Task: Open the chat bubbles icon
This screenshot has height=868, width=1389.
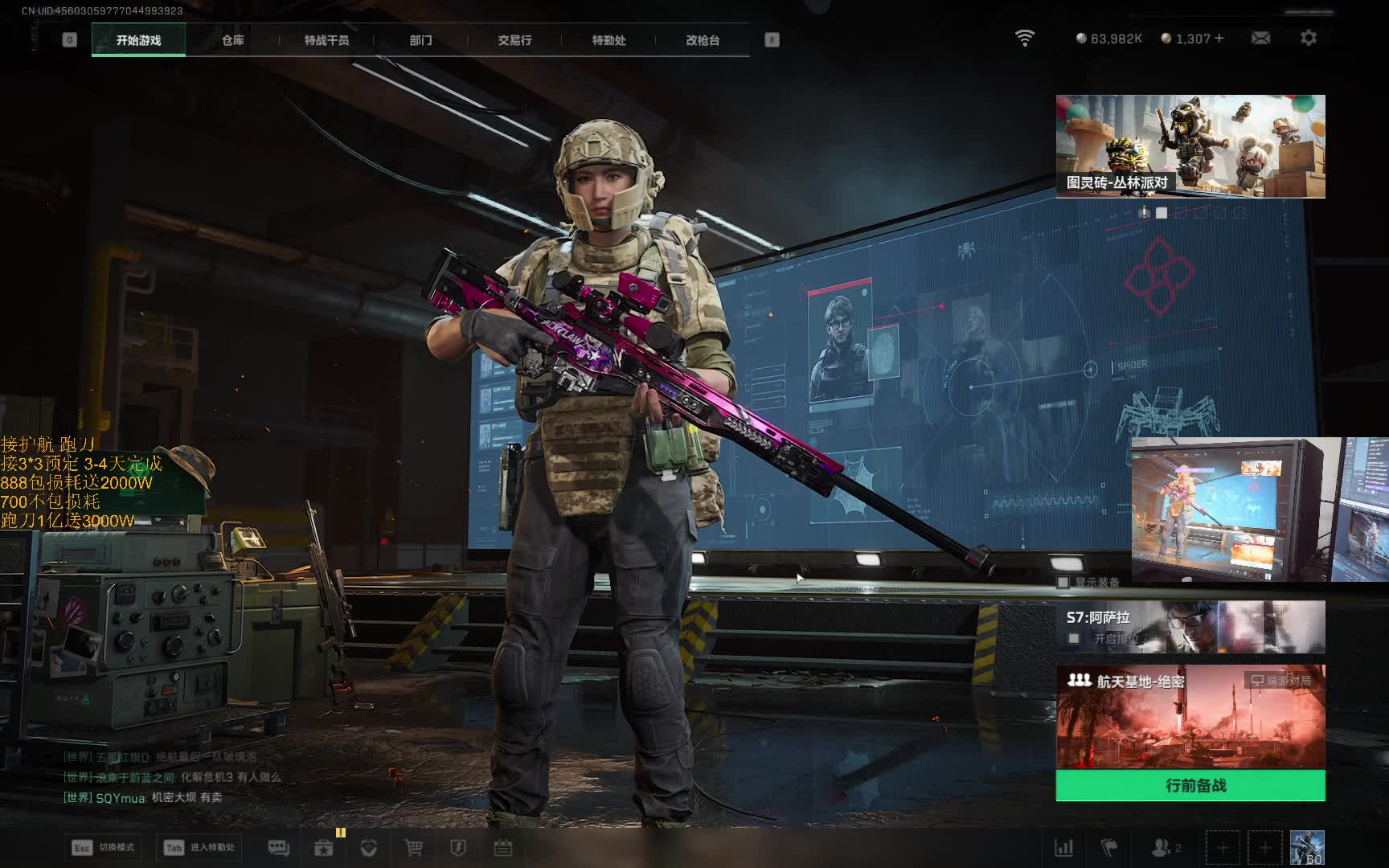Action: click(x=278, y=848)
